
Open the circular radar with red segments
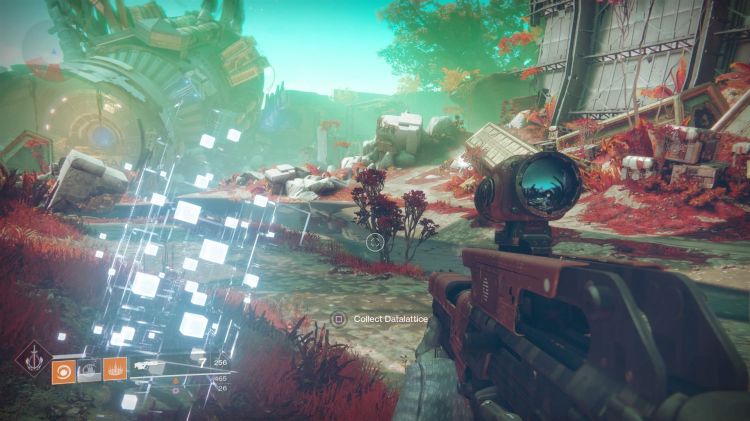pyautogui.click(x=44, y=52)
